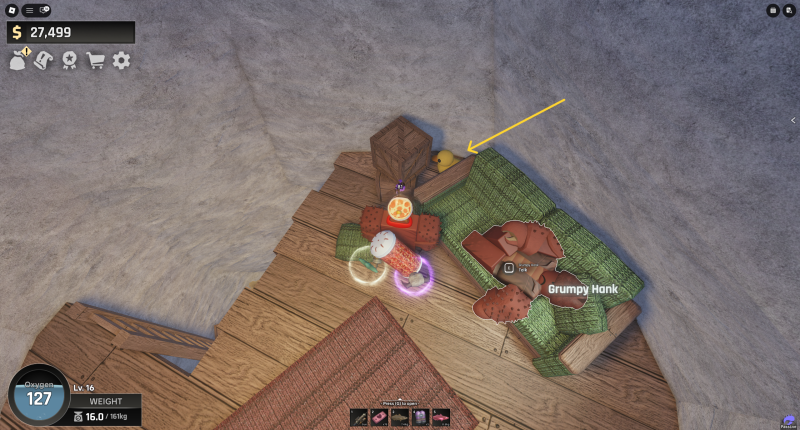Image resolution: width=800 pixels, height=430 pixels.
Task: Expand the side panel arrow on right edge
Action: coord(792,120)
